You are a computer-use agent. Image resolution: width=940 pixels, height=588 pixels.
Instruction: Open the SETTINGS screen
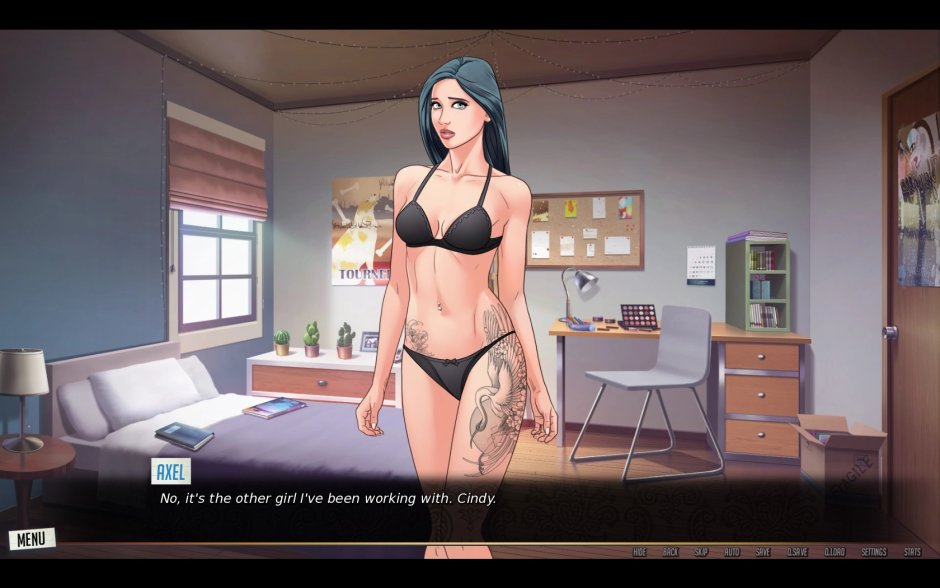(874, 552)
